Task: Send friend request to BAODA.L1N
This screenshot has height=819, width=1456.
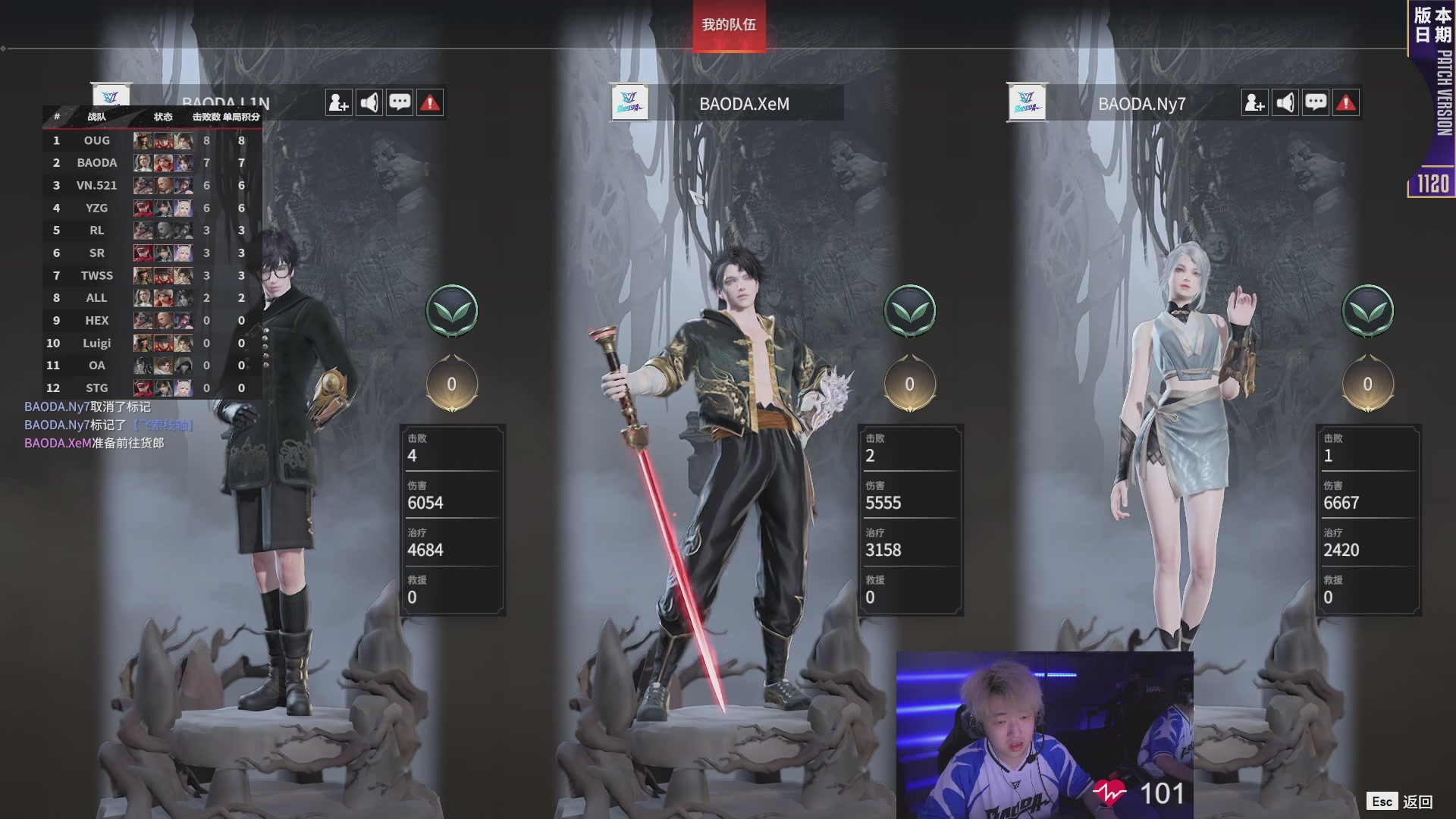Action: click(x=339, y=102)
